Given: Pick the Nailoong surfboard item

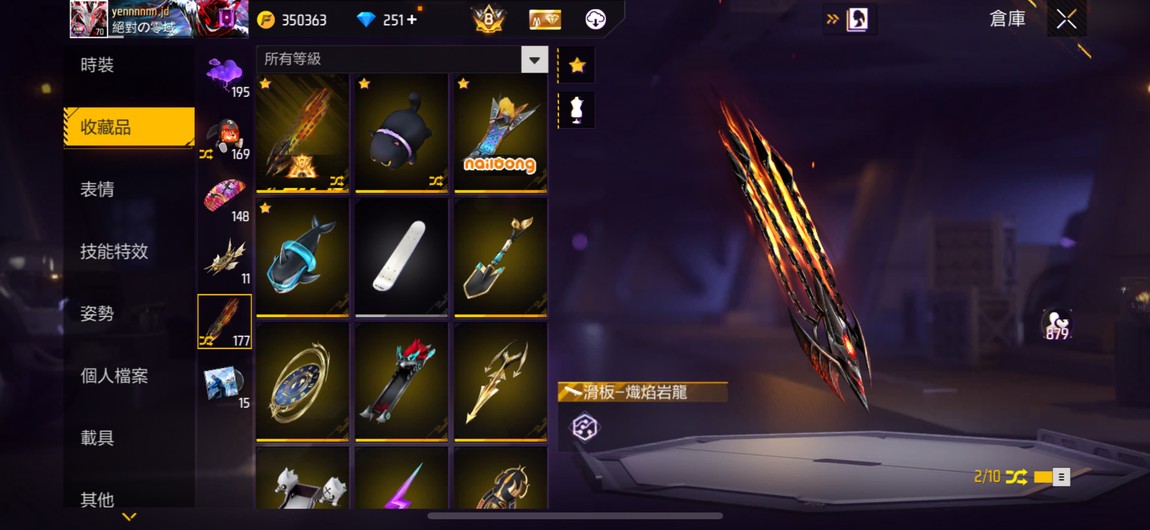Looking at the screenshot, I should 500,132.
